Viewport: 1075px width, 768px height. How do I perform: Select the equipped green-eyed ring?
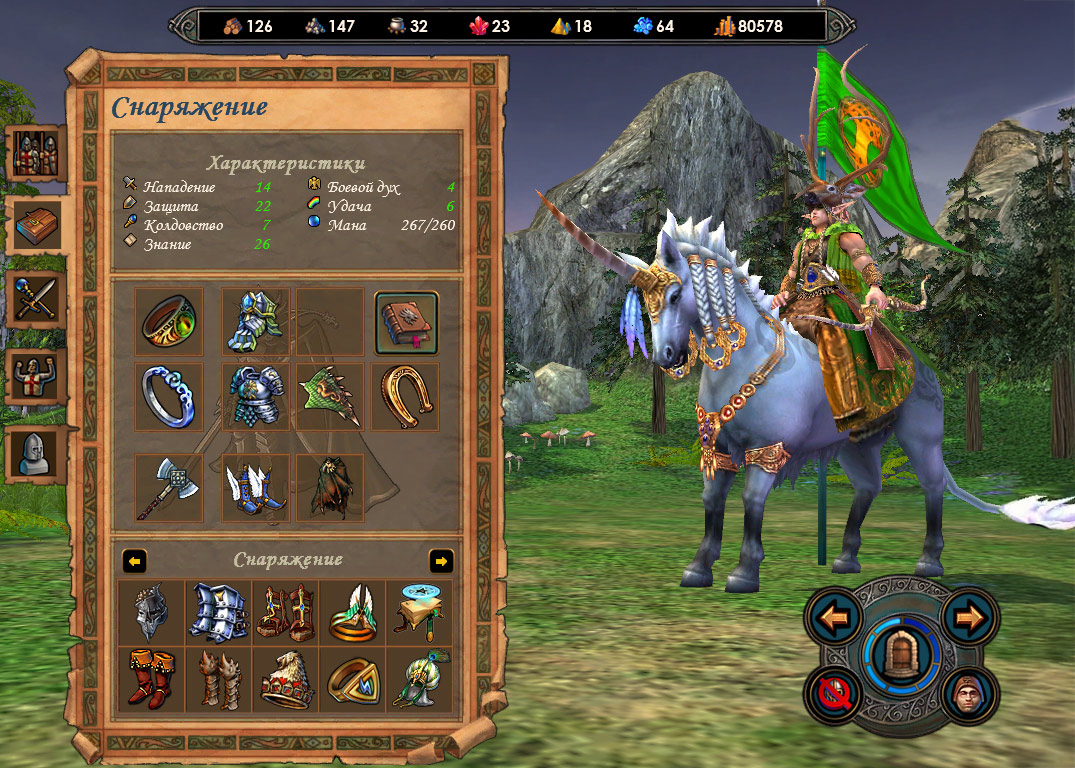(169, 322)
